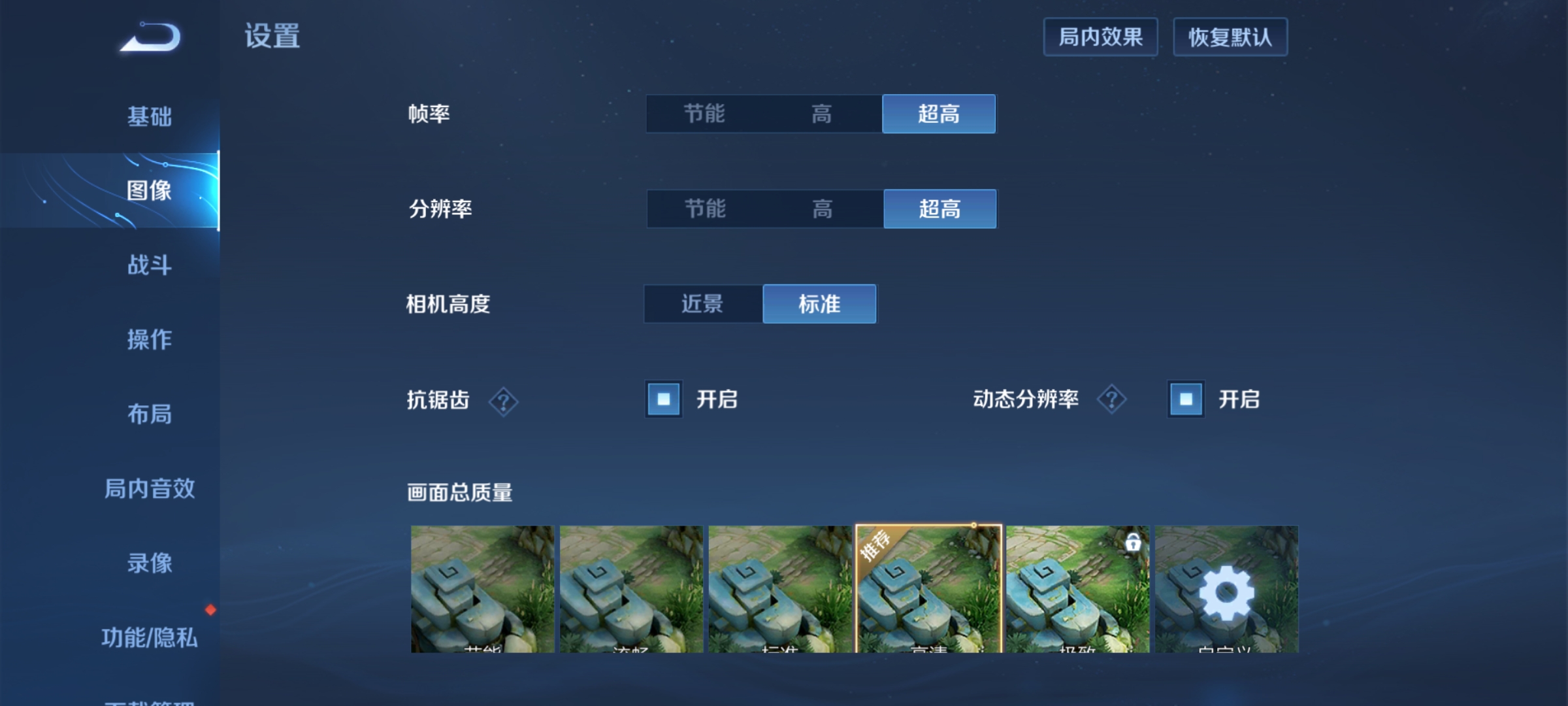Click the back arrow to exit settings
Image resolution: width=1568 pixels, height=706 pixels.
tap(150, 37)
